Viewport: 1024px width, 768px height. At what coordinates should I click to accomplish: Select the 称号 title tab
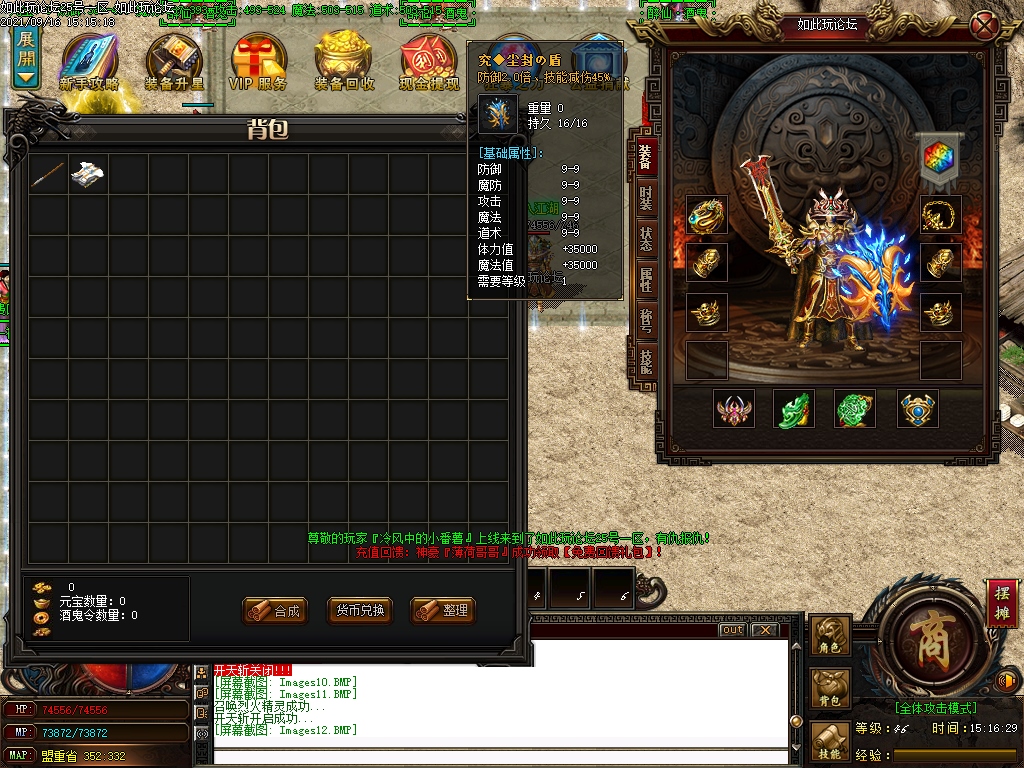tap(645, 320)
